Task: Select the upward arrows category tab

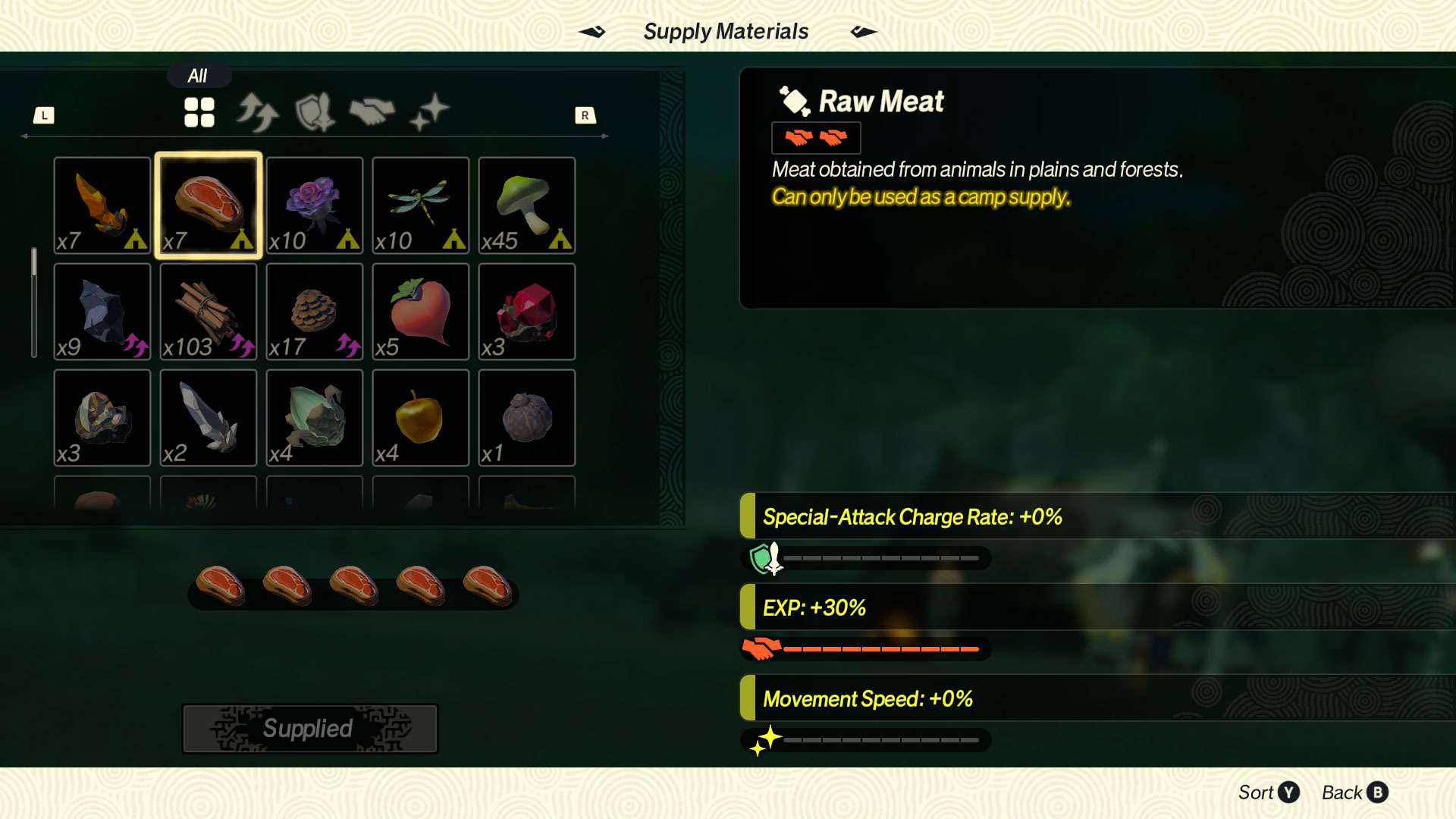Action: point(257,112)
